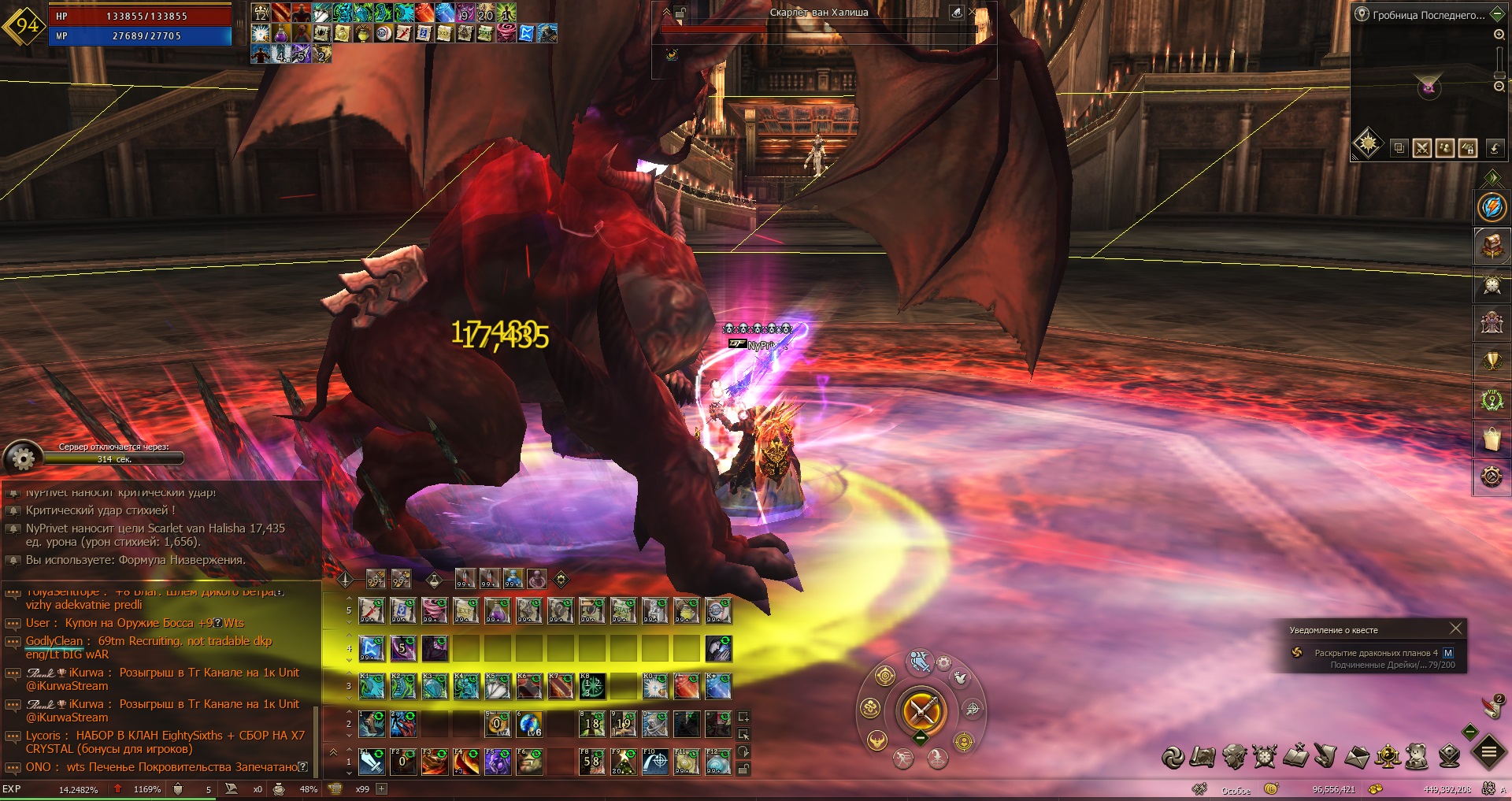1512x801 pixels.
Task: Toggle the crossed swords auto-hunt button
Action: 921,711
